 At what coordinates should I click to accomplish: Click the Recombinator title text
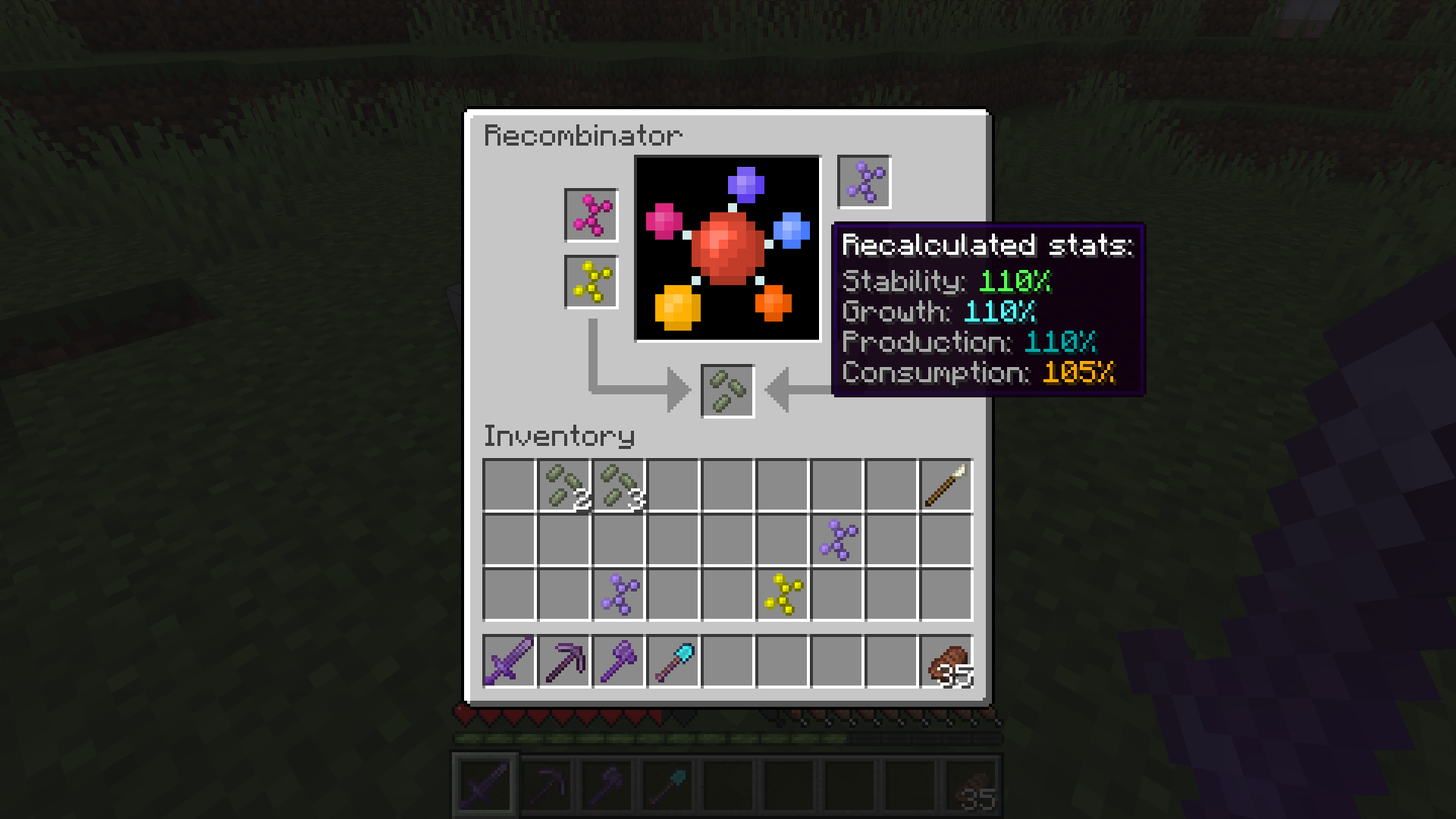pyautogui.click(x=582, y=135)
